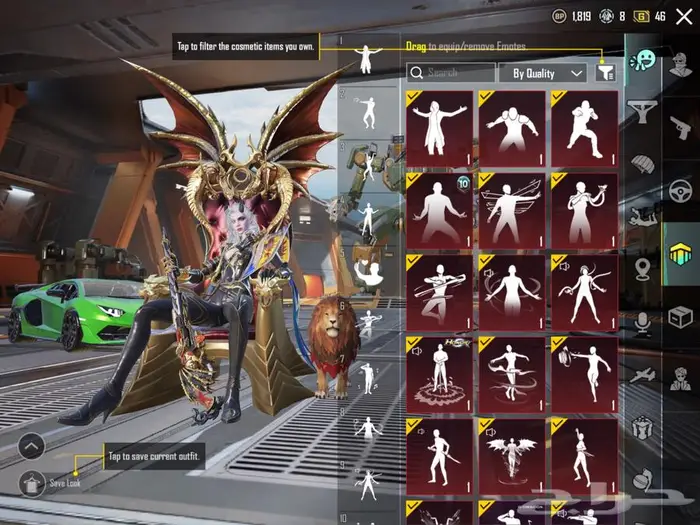
Task: Click the BP currency icon
Action: click(559, 16)
